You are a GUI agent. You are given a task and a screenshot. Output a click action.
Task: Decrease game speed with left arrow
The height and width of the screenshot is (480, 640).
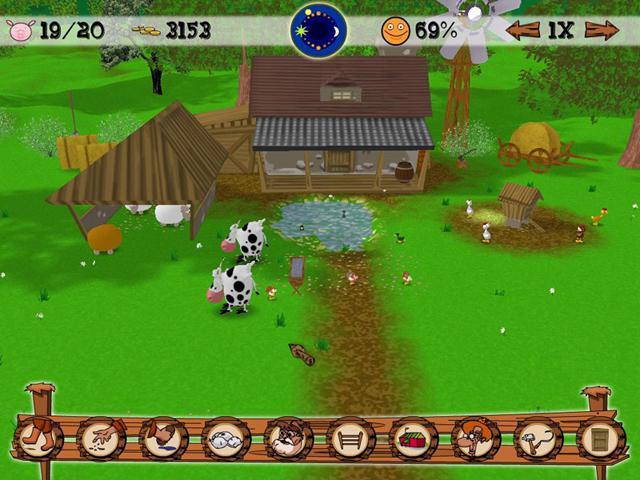[522, 30]
